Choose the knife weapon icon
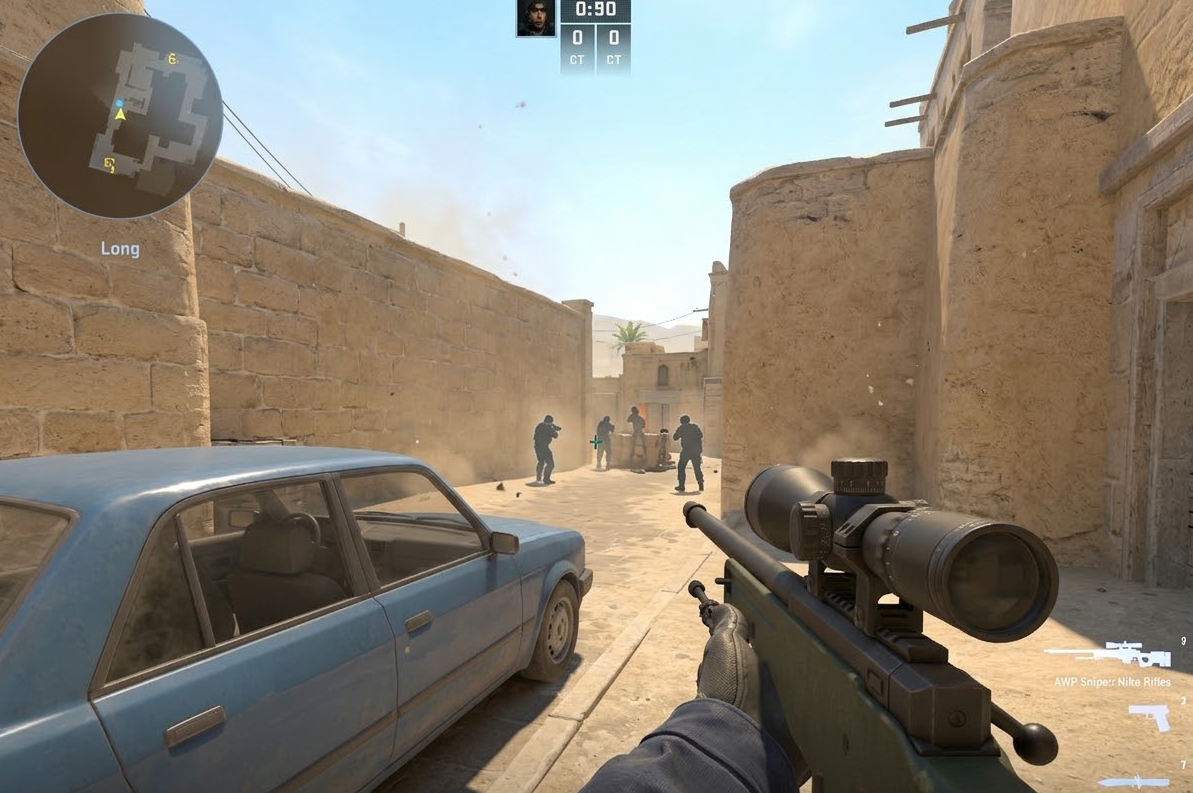 coord(1134,781)
